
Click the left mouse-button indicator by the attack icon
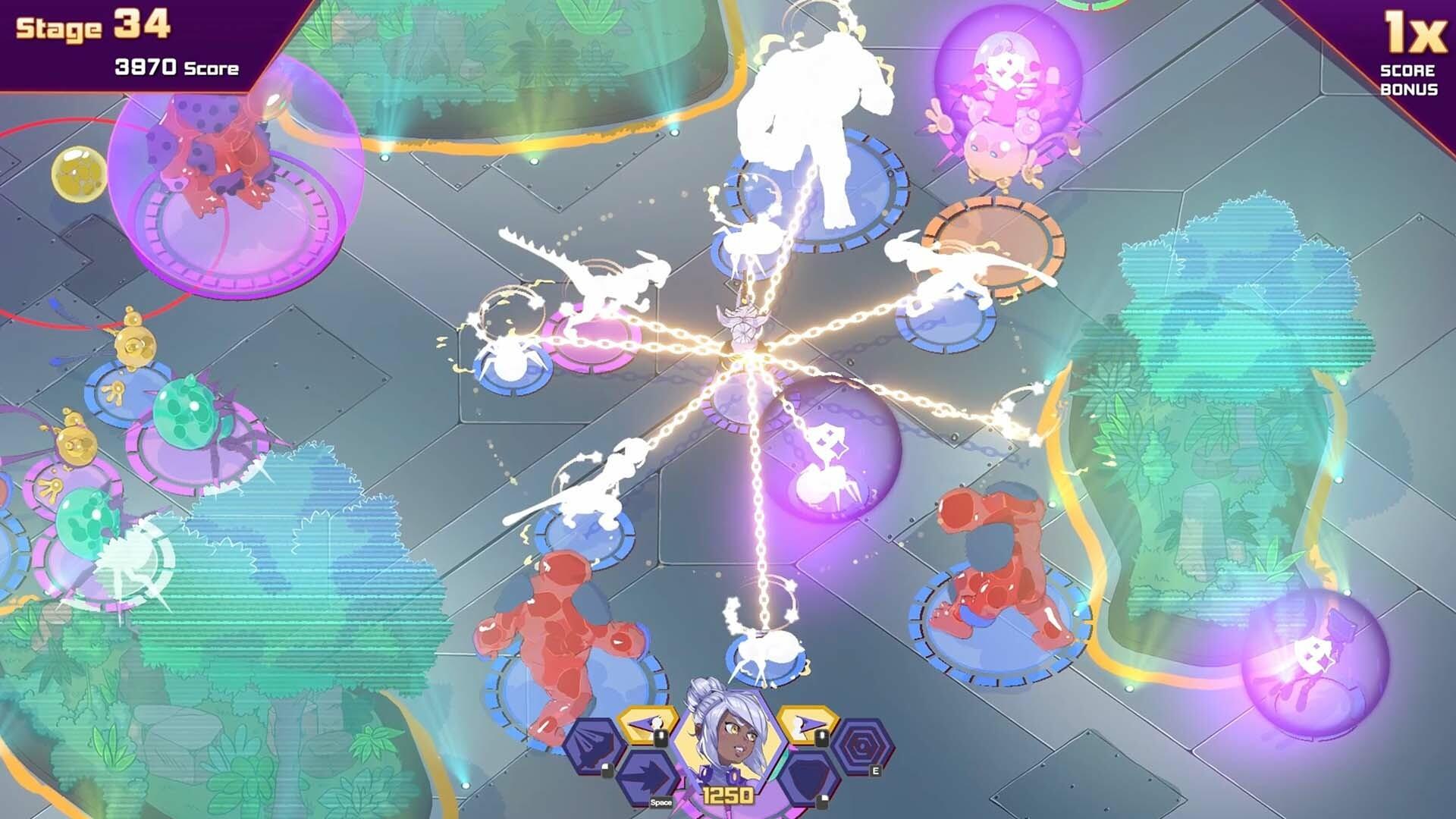661,738
